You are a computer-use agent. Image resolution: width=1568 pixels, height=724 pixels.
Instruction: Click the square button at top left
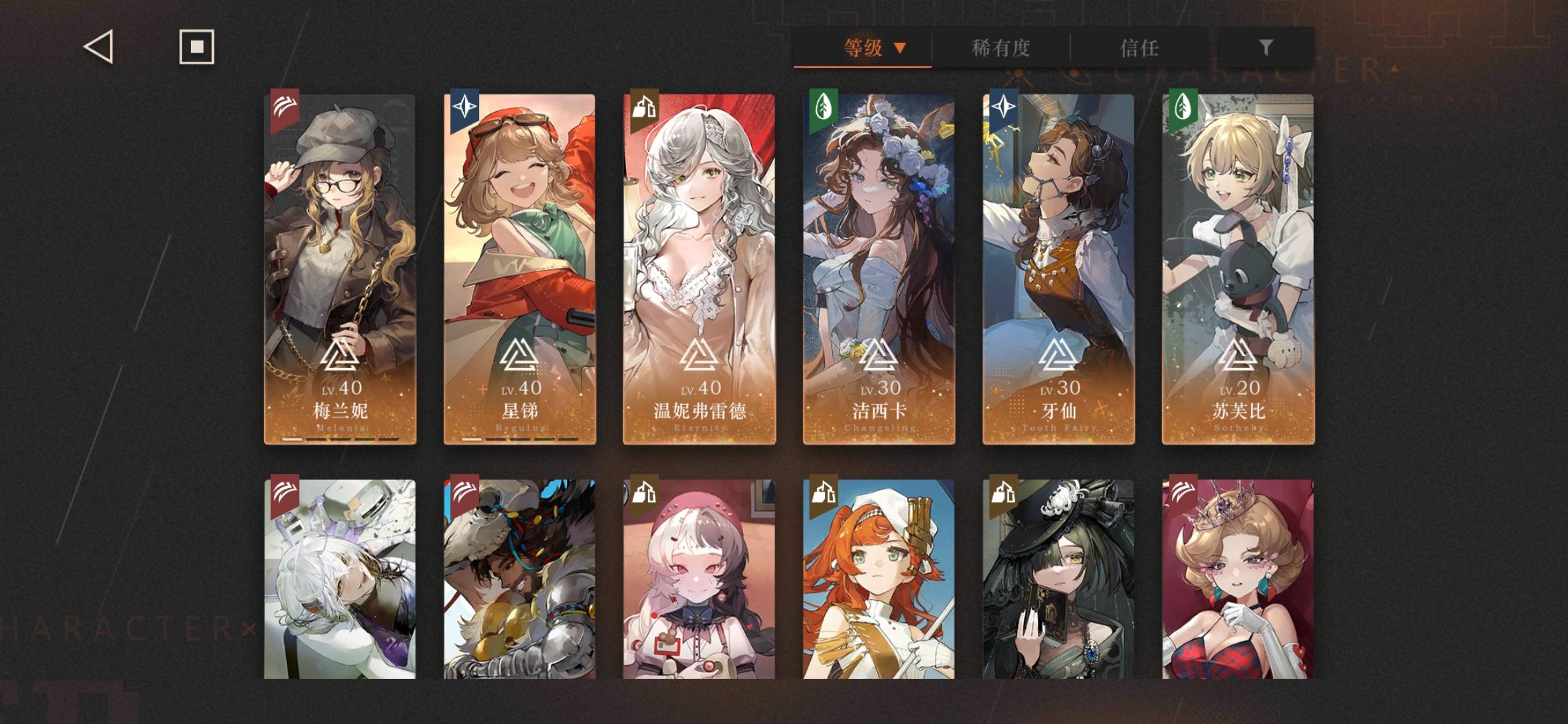[195, 47]
